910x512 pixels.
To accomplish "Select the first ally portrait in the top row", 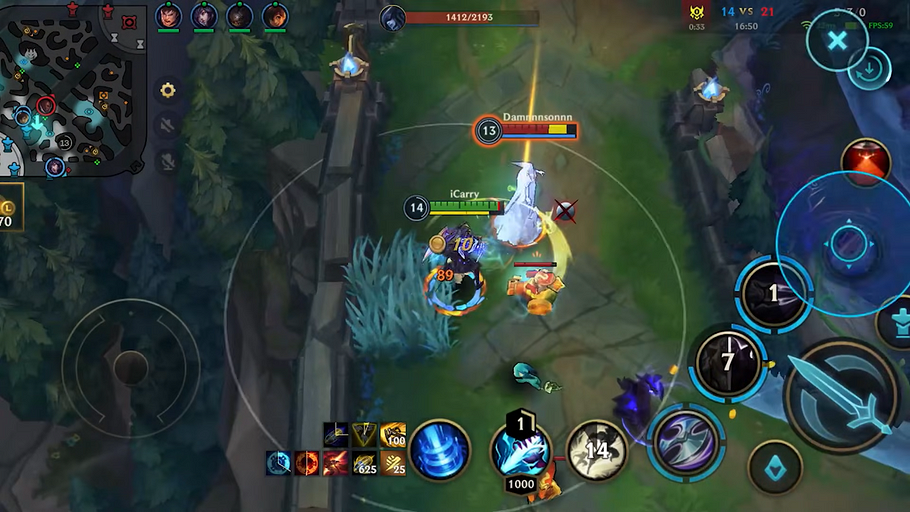I will pos(168,17).
